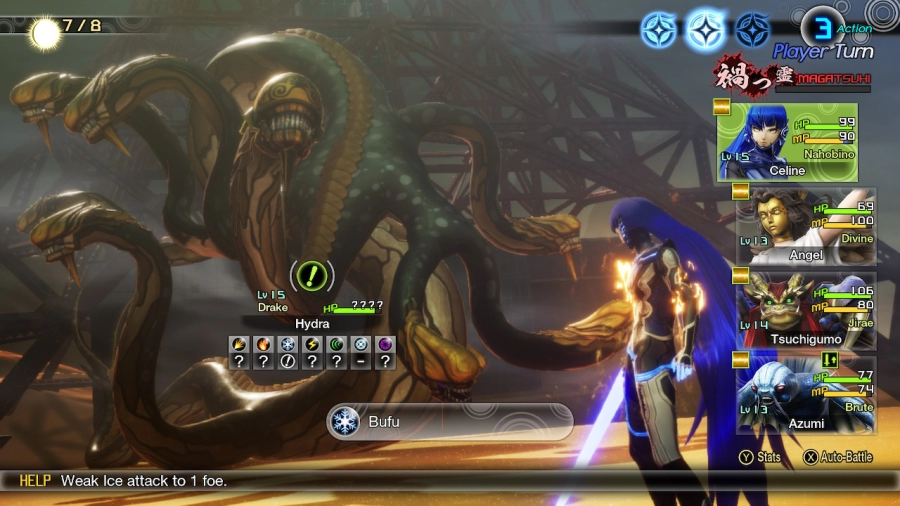View Hydra's purple dark affinity icon
Image resolution: width=900 pixels, height=506 pixels.
click(x=385, y=344)
